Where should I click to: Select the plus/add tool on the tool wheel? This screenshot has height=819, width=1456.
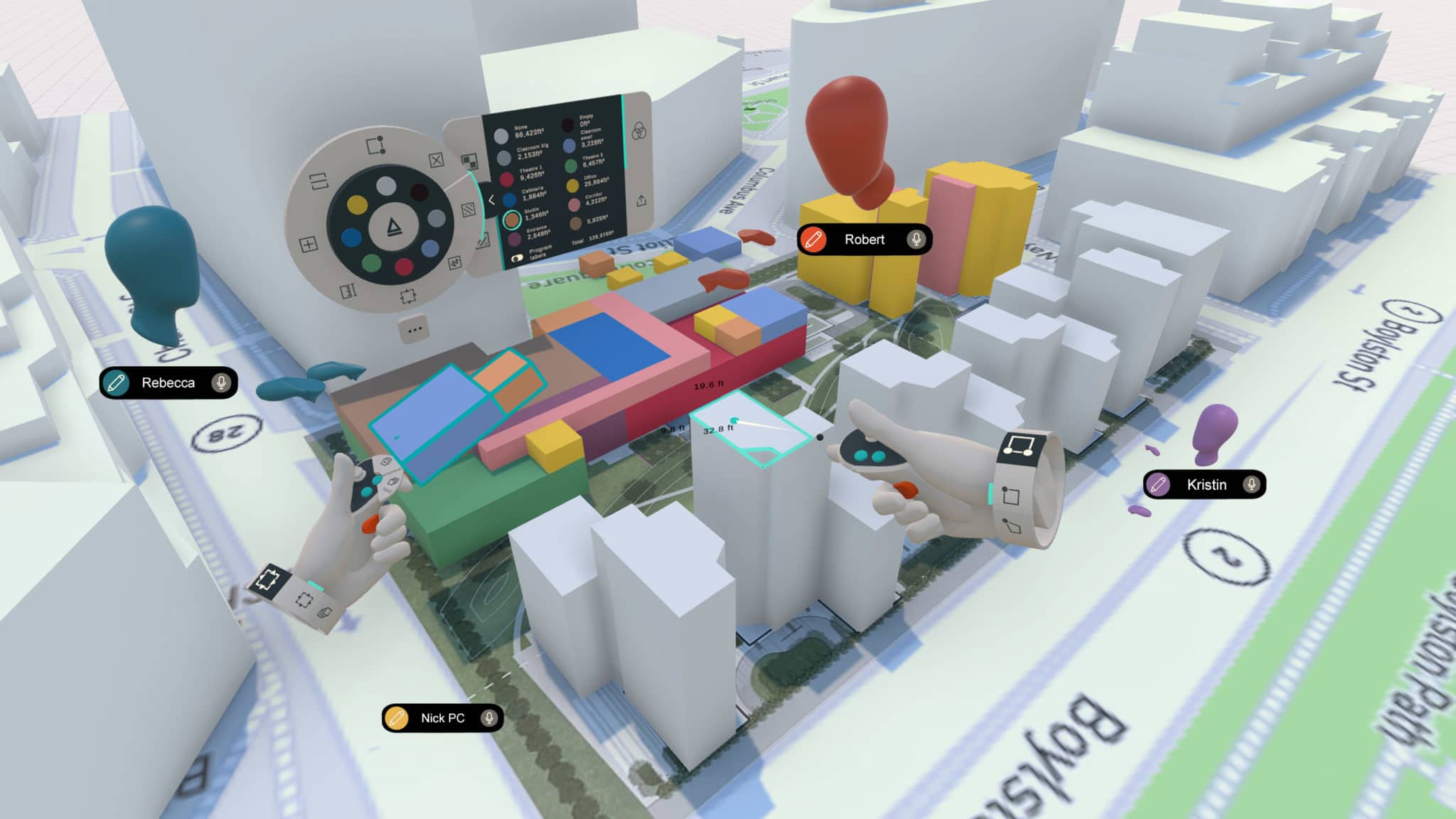coord(309,244)
